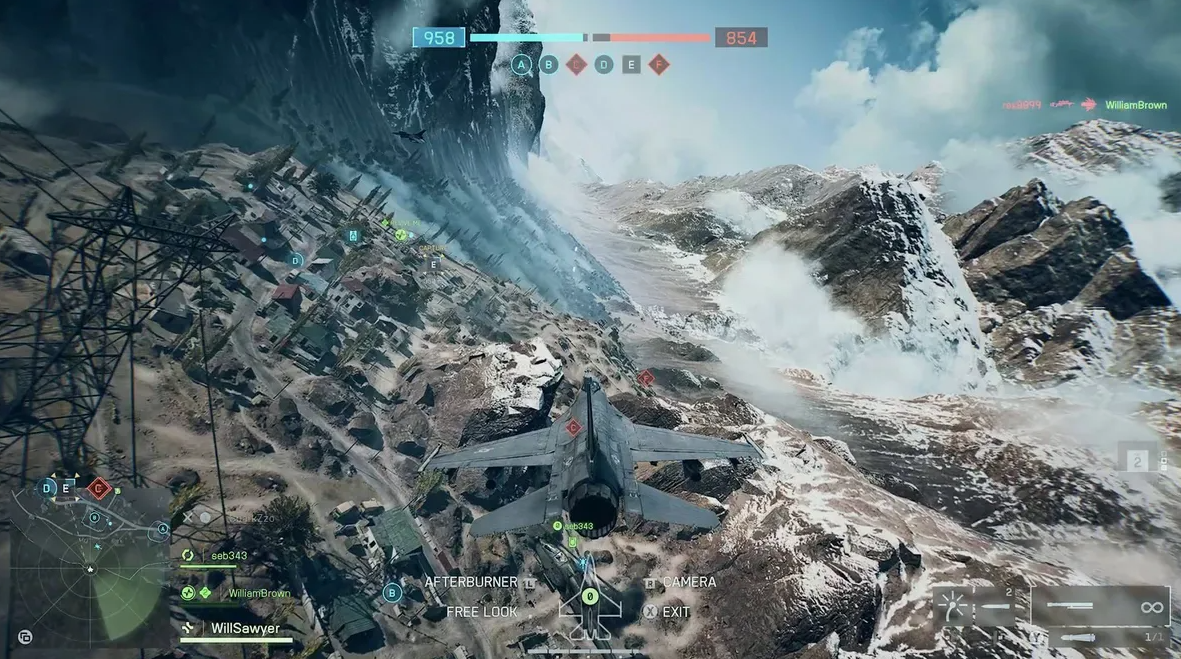Select the primary cannon with infinite ammo
The height and width of the screenshot is (659, 1181).
point(1100,606)
